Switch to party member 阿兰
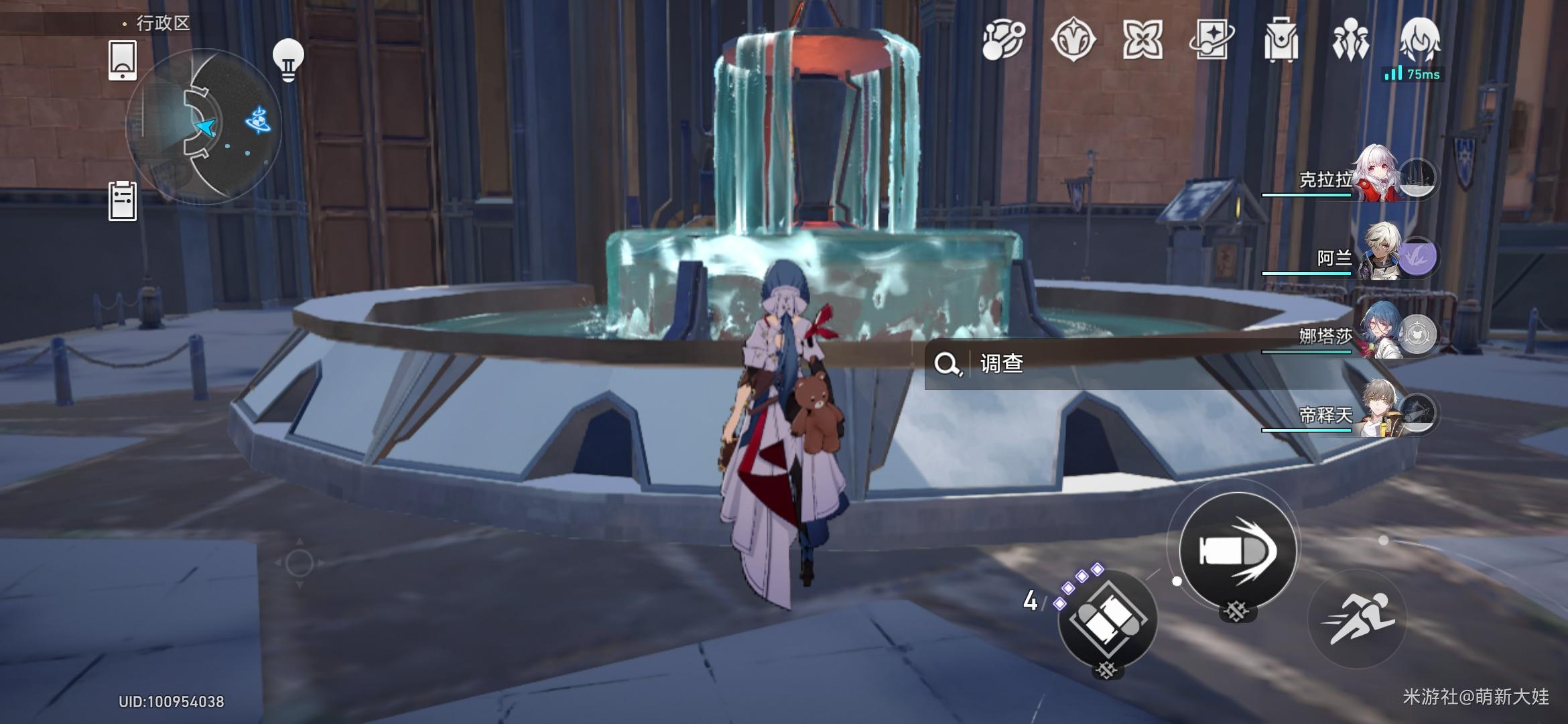This screenshot has width=1568, height=724. (1380, 255)
